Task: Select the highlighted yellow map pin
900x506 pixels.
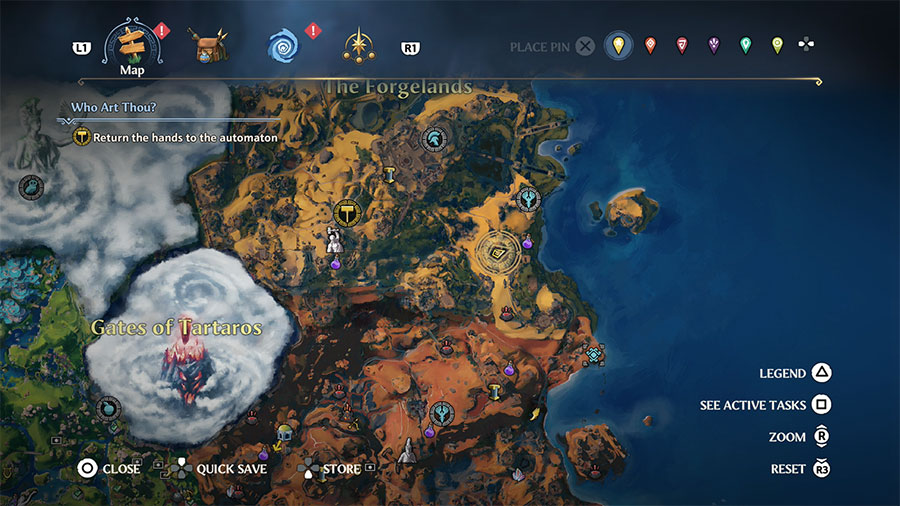Action: click(x=618, y=46)
